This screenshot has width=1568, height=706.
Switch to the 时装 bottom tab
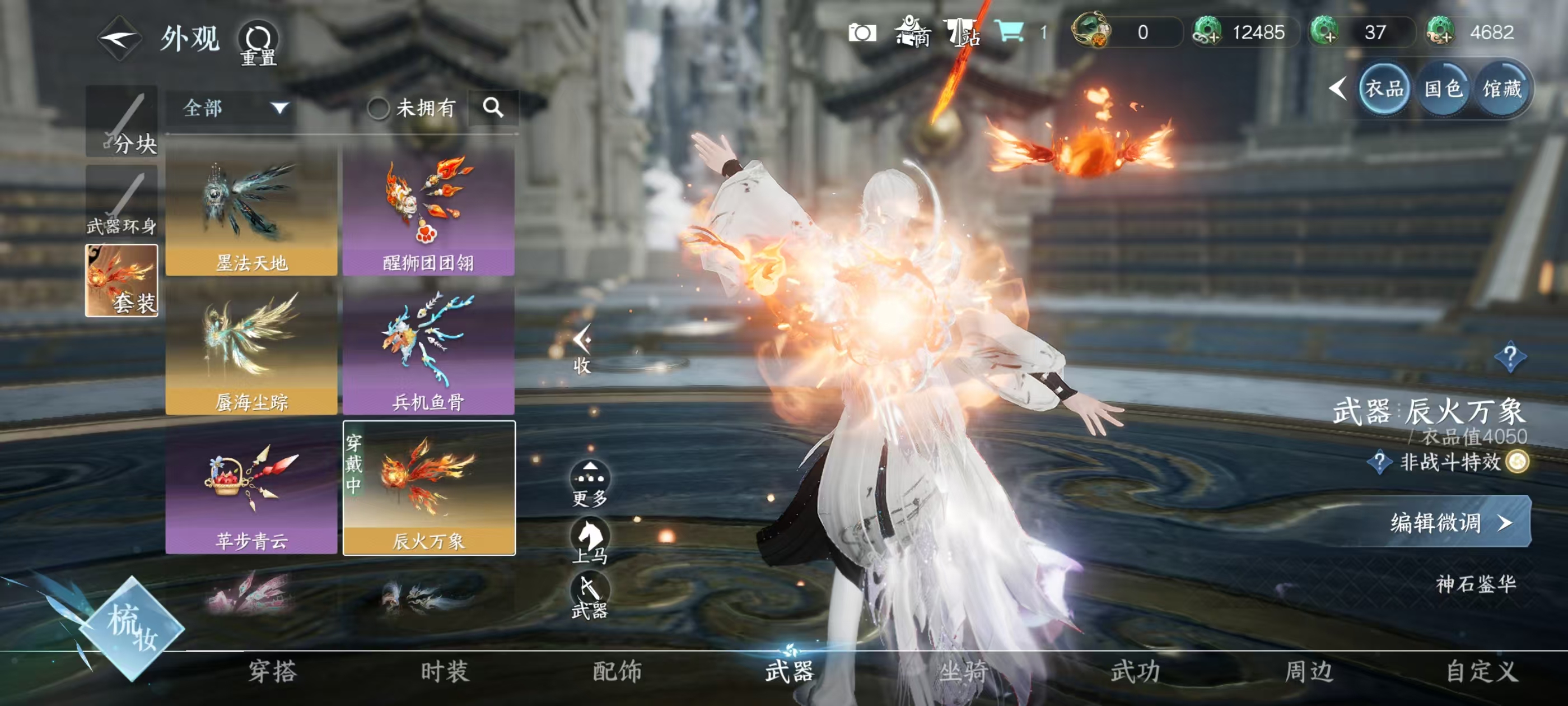pos(444,671)
